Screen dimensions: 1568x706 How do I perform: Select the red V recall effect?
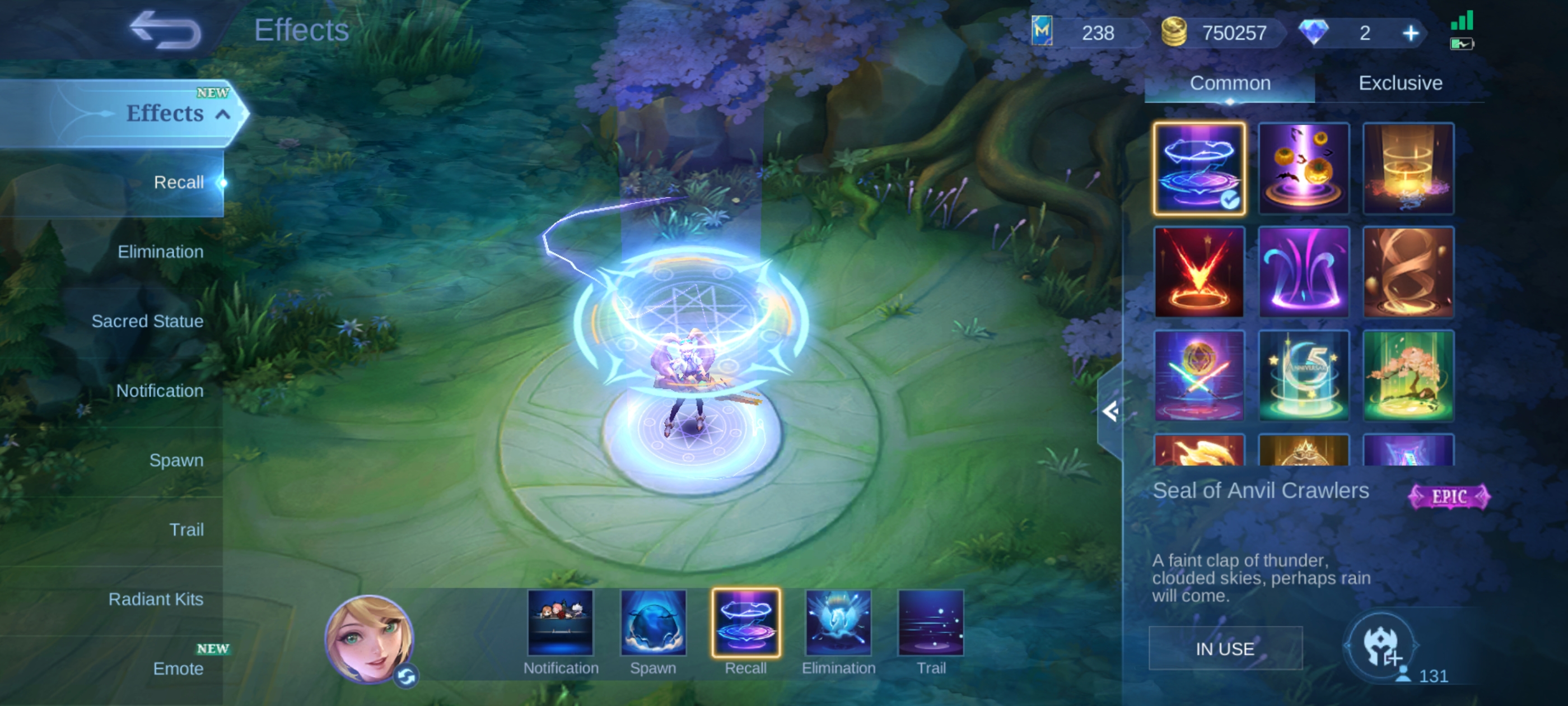coord(1198,272)
